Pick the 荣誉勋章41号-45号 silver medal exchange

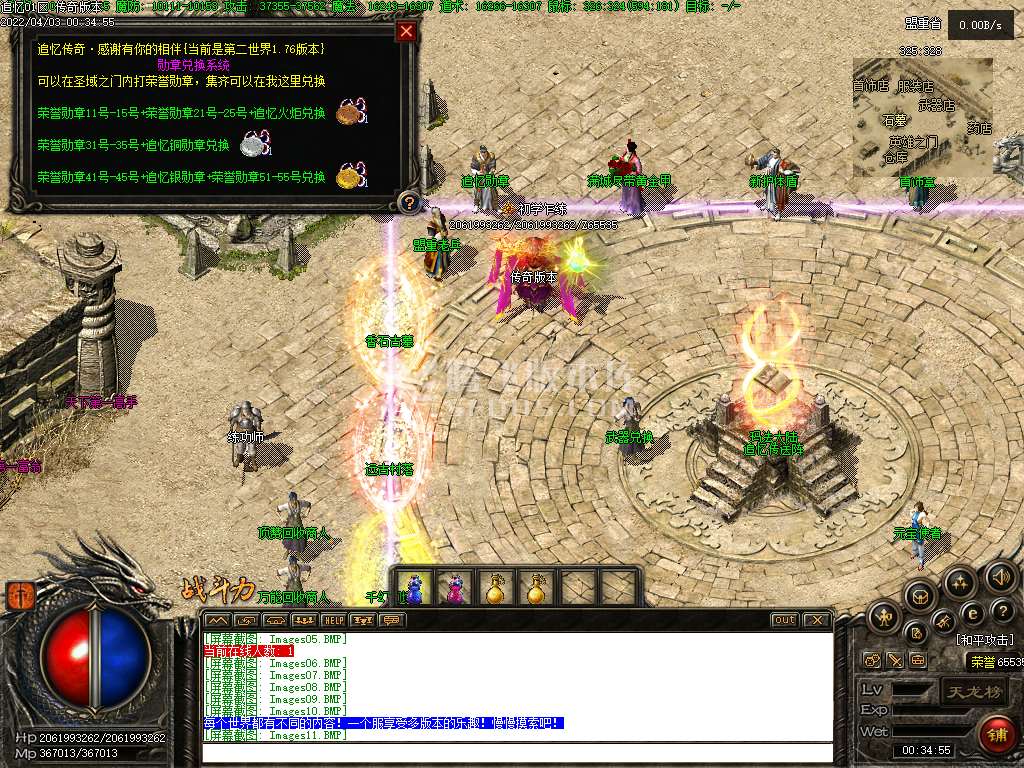pyautogui.click(x=181, y=177)
